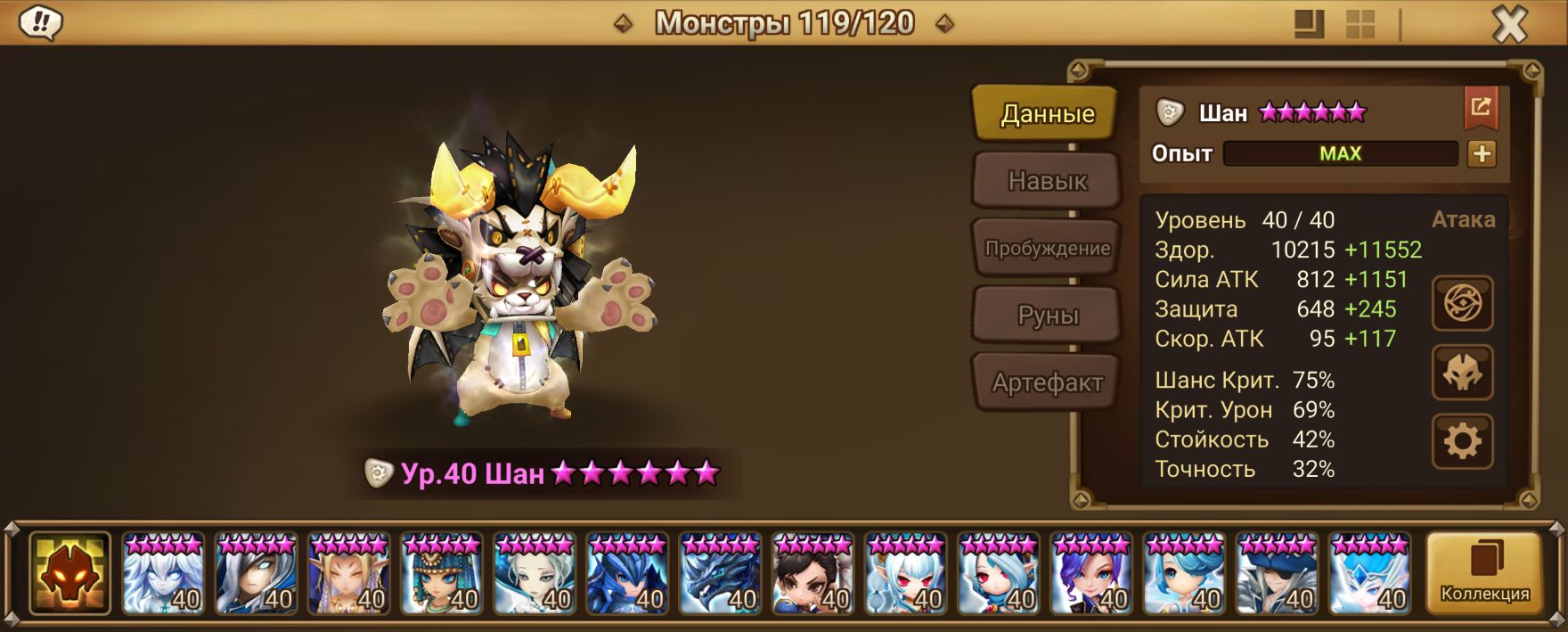Open the Навык tab
1568x632 pixels.
pos(1047,181)
